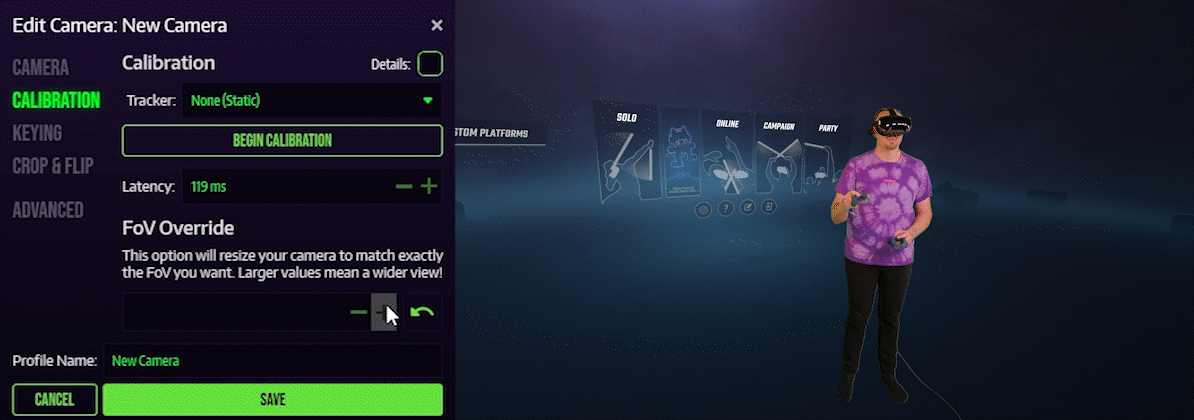Open the Keying section
Image resolution: width=1194 pixels, height=420 pixels.
[37, 133]
